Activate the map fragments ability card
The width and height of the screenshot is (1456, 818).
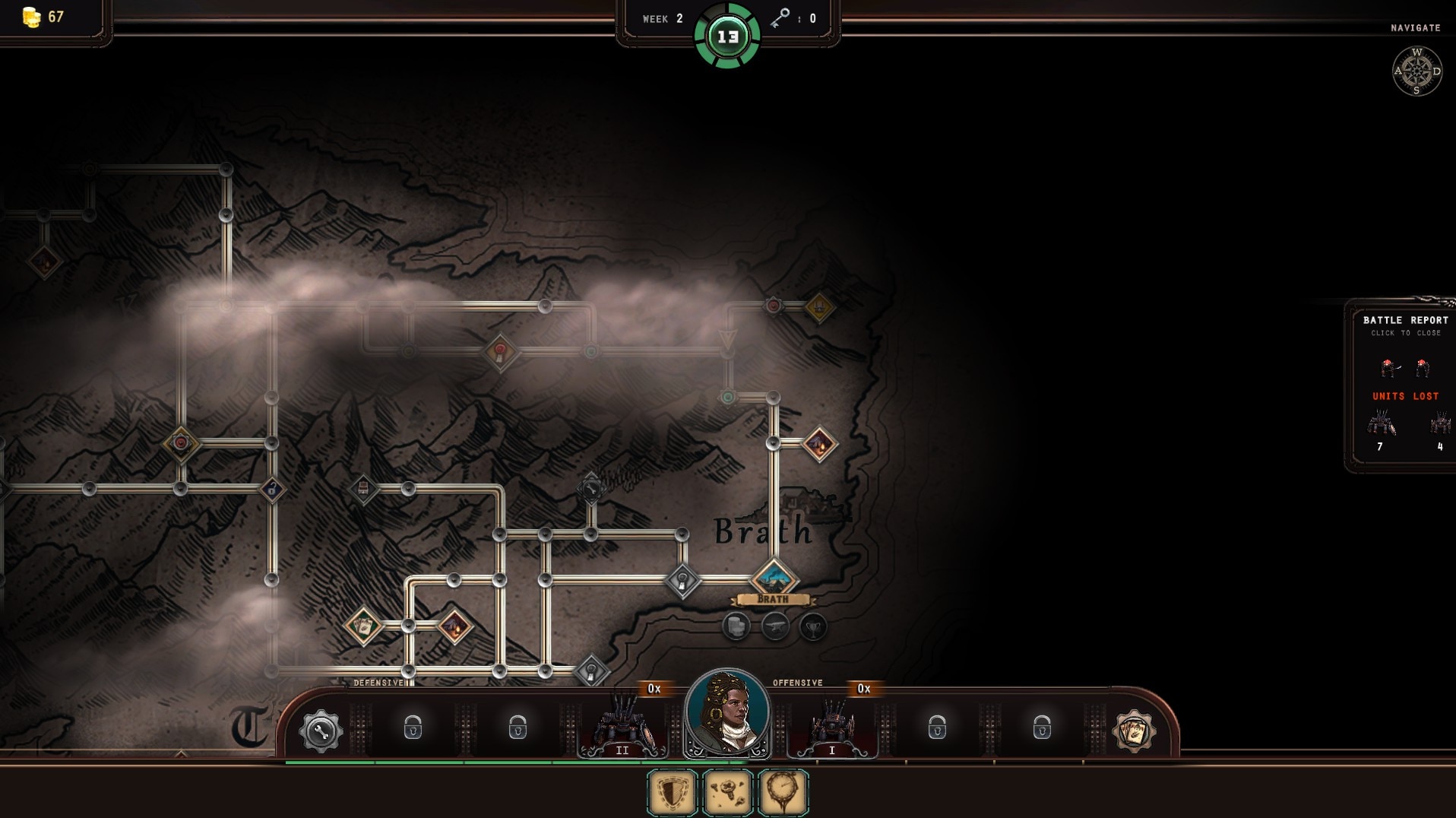click(x=728, y=793)
